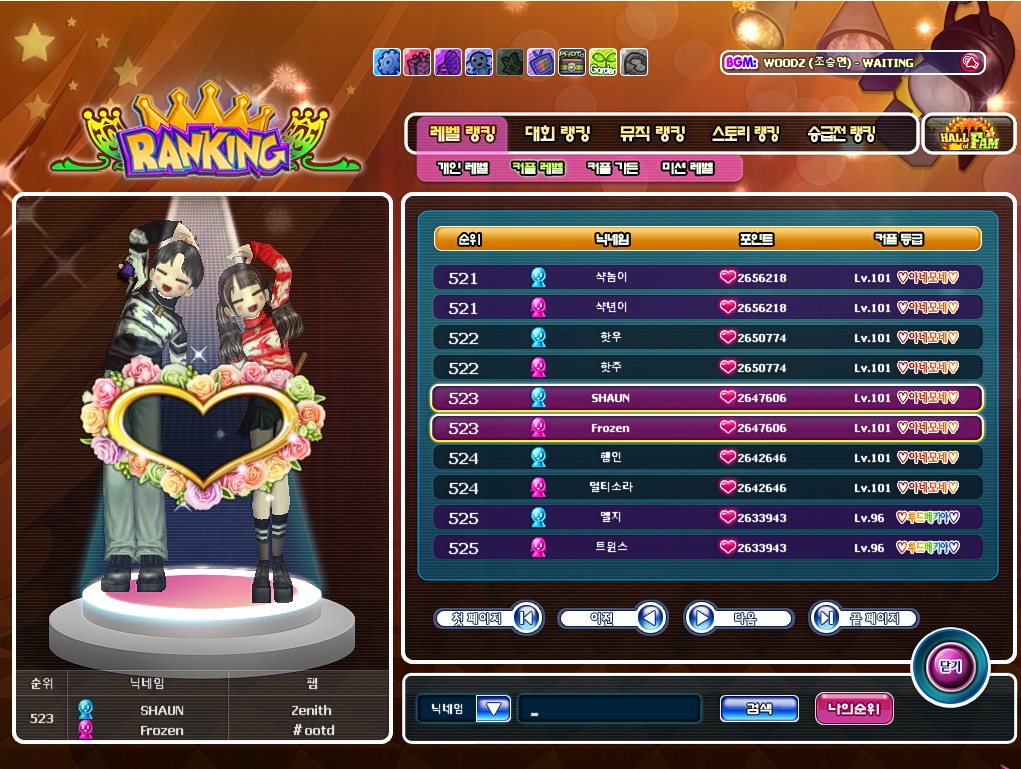Open the 뮤직 랭킹 tab
Viewport: 1021px width, 769px height.
(x=652, y=133)
